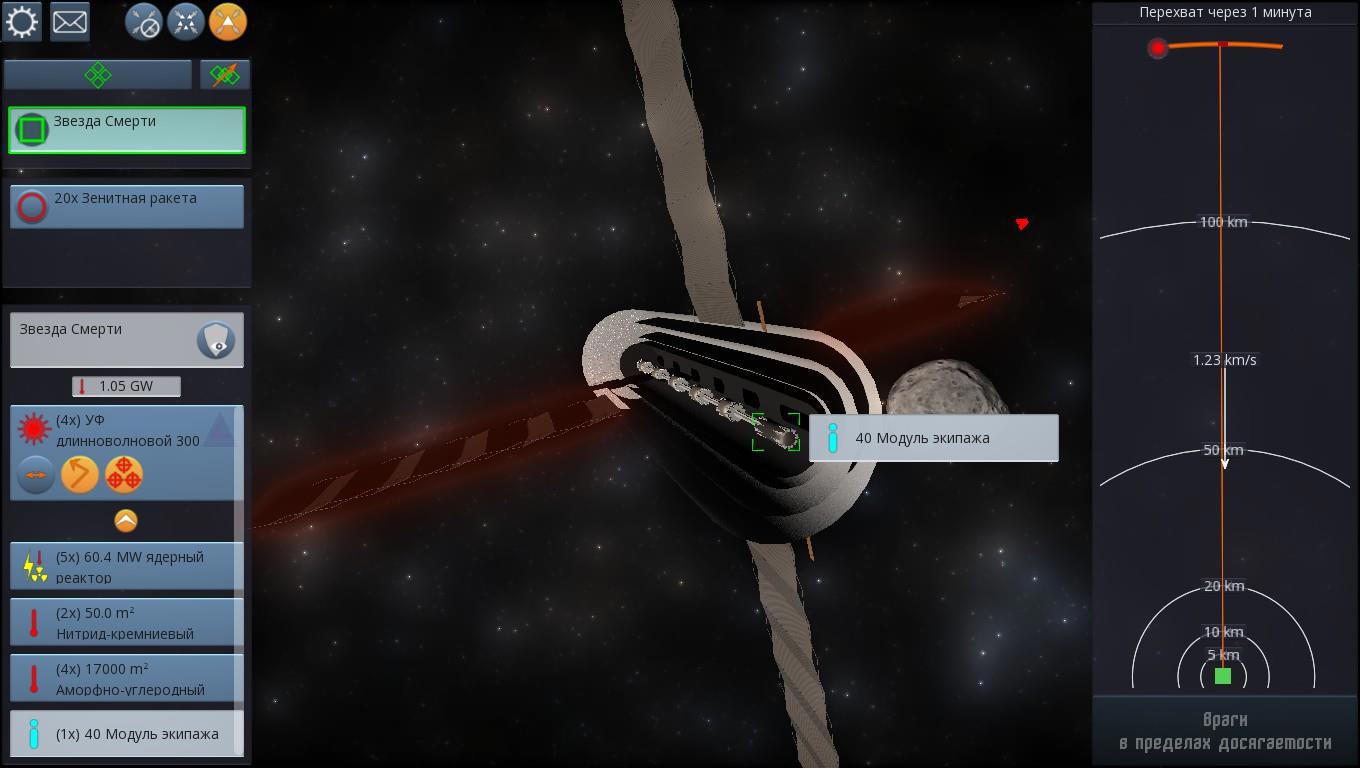Click the red crosshairs targeting button
Image resolution: width=1360 pixels, height=768 pixels.
124,475
